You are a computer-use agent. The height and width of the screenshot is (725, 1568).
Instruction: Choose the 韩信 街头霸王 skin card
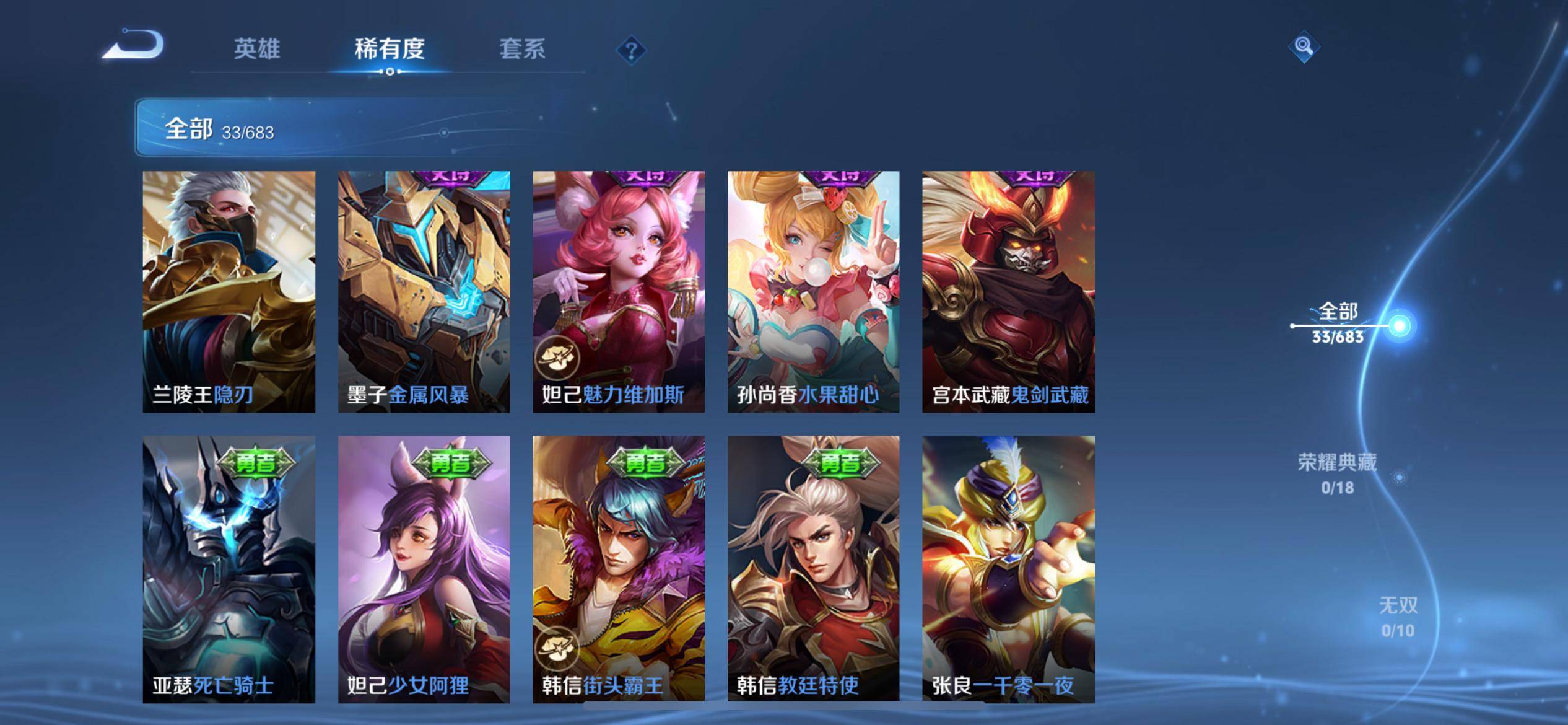619,569
